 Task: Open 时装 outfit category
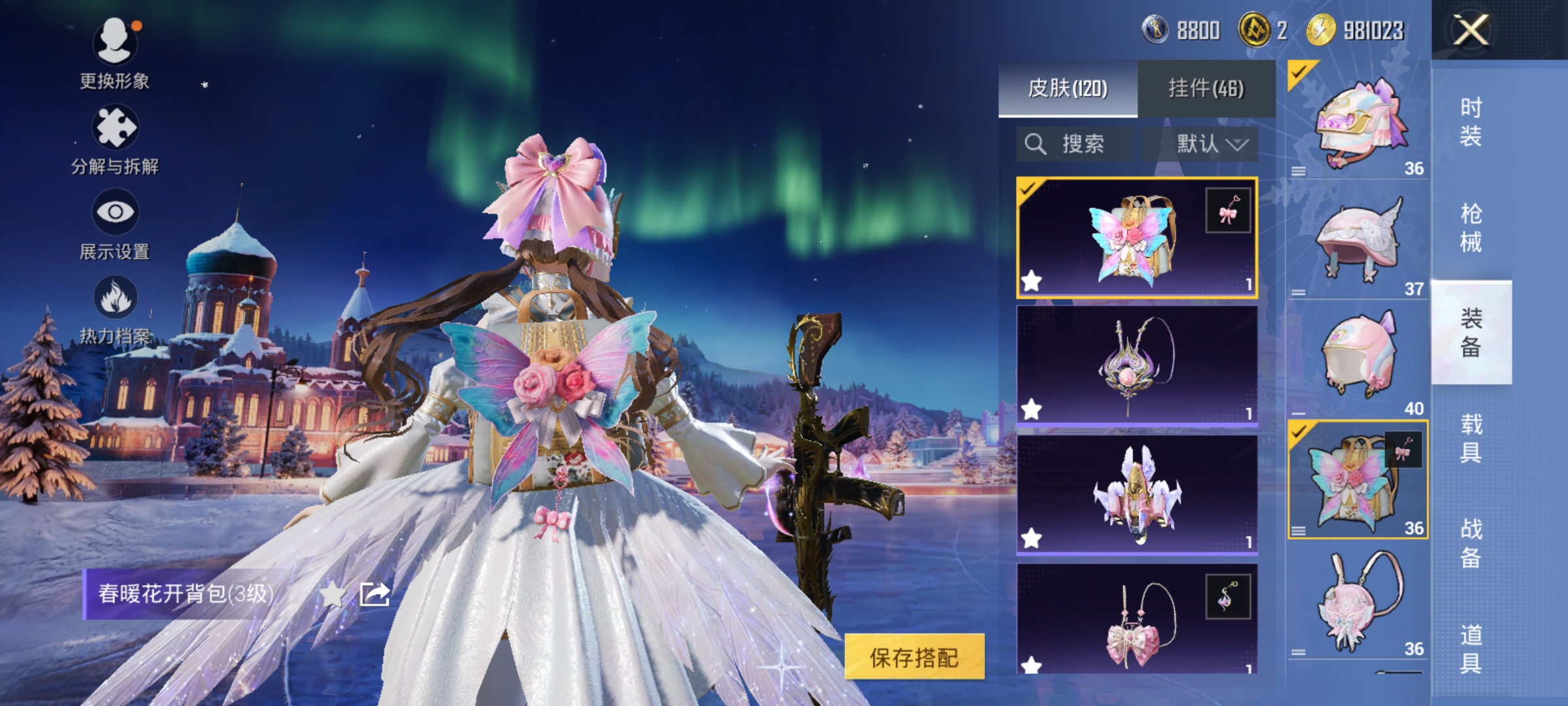1471,122
